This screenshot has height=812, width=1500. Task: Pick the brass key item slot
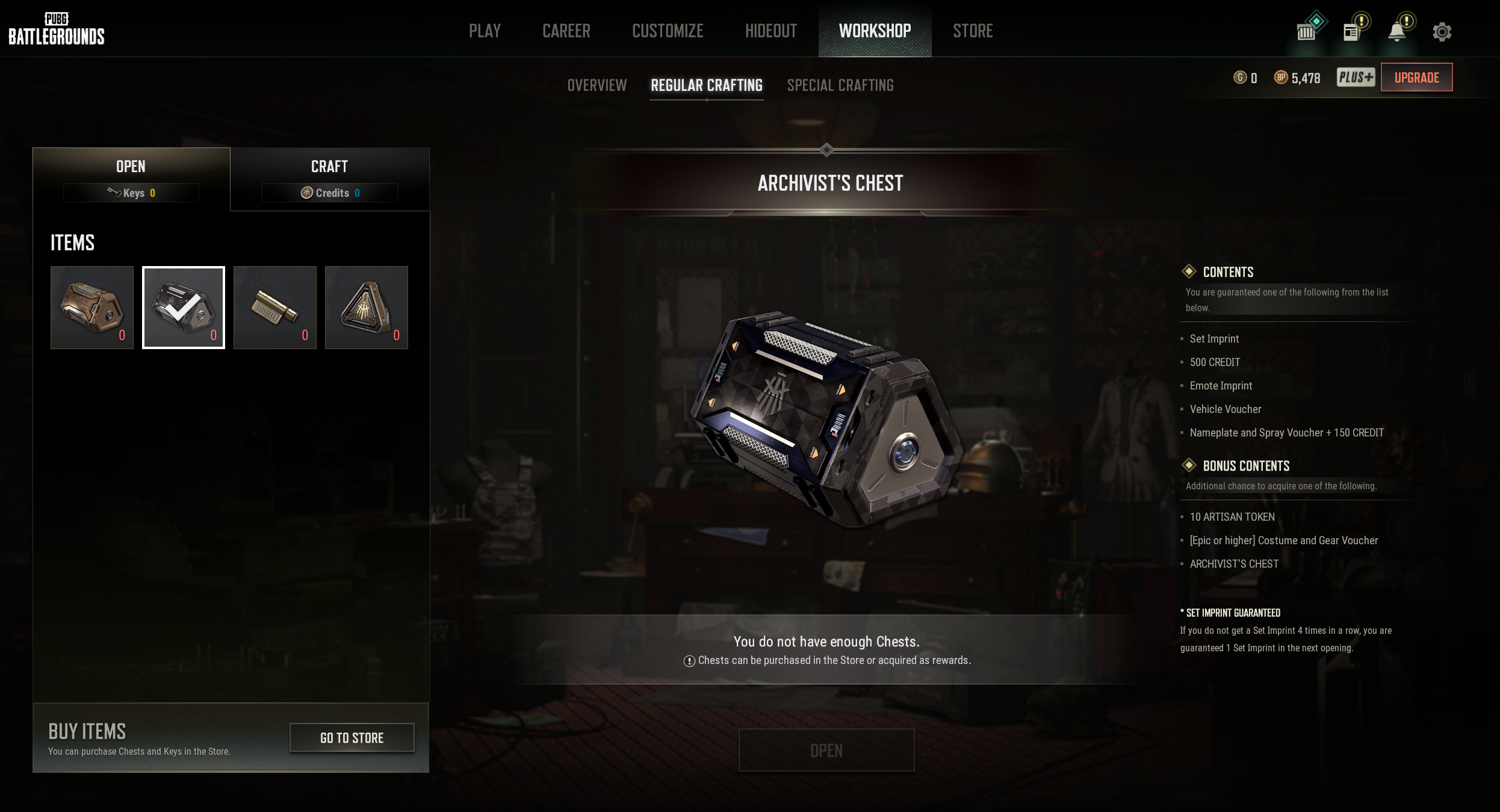click(x=275, y=308)
